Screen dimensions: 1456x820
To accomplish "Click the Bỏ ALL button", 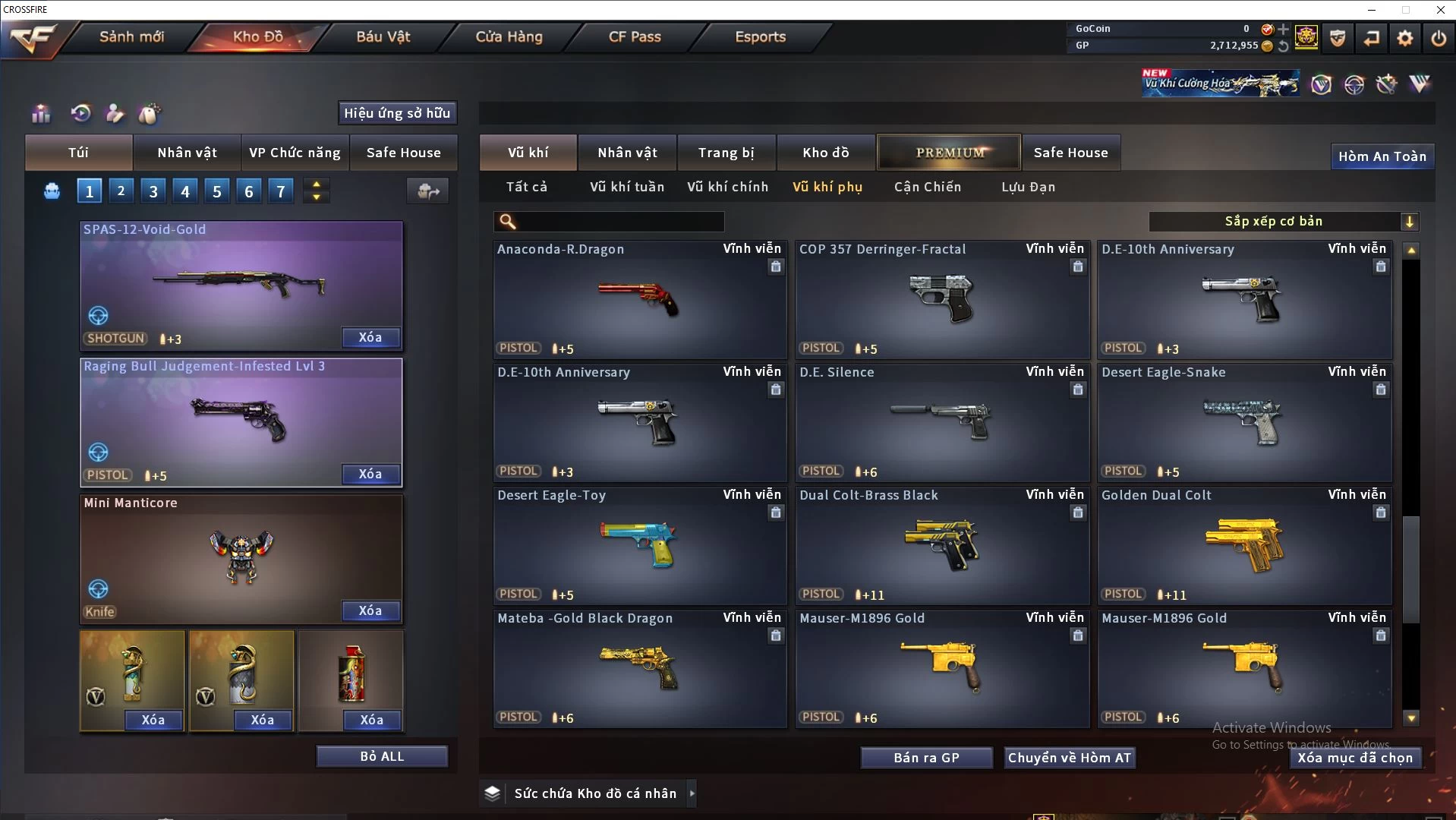I will point(382,757).
